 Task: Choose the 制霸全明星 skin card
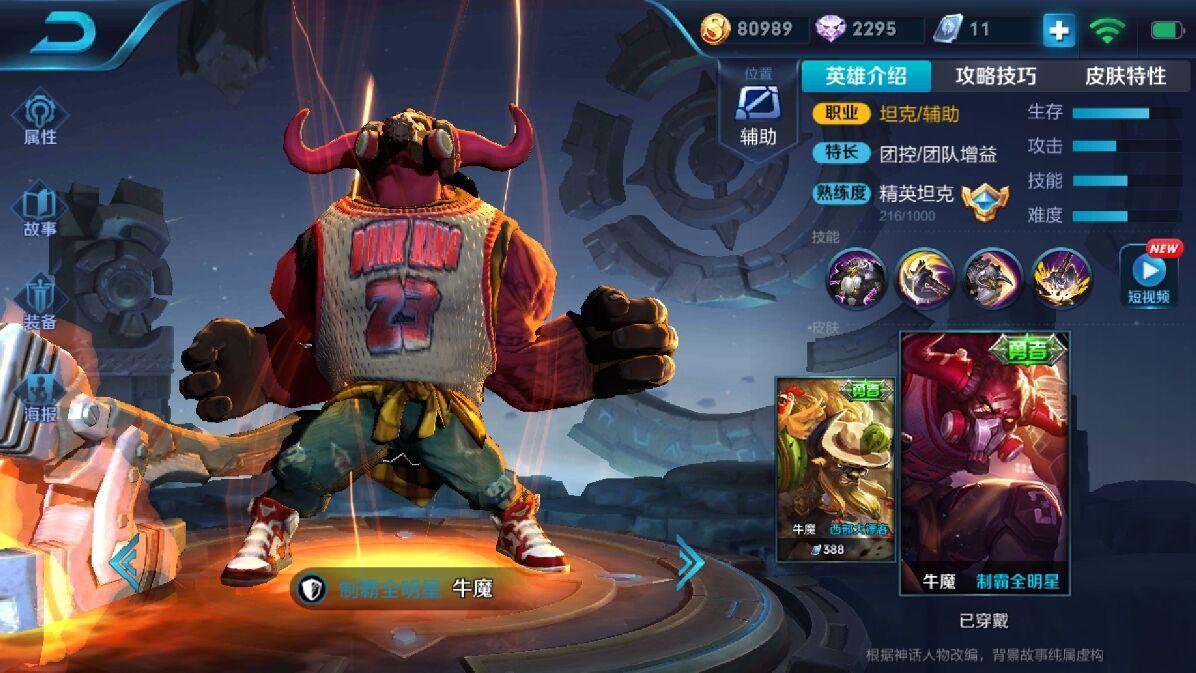pos(985,463)
